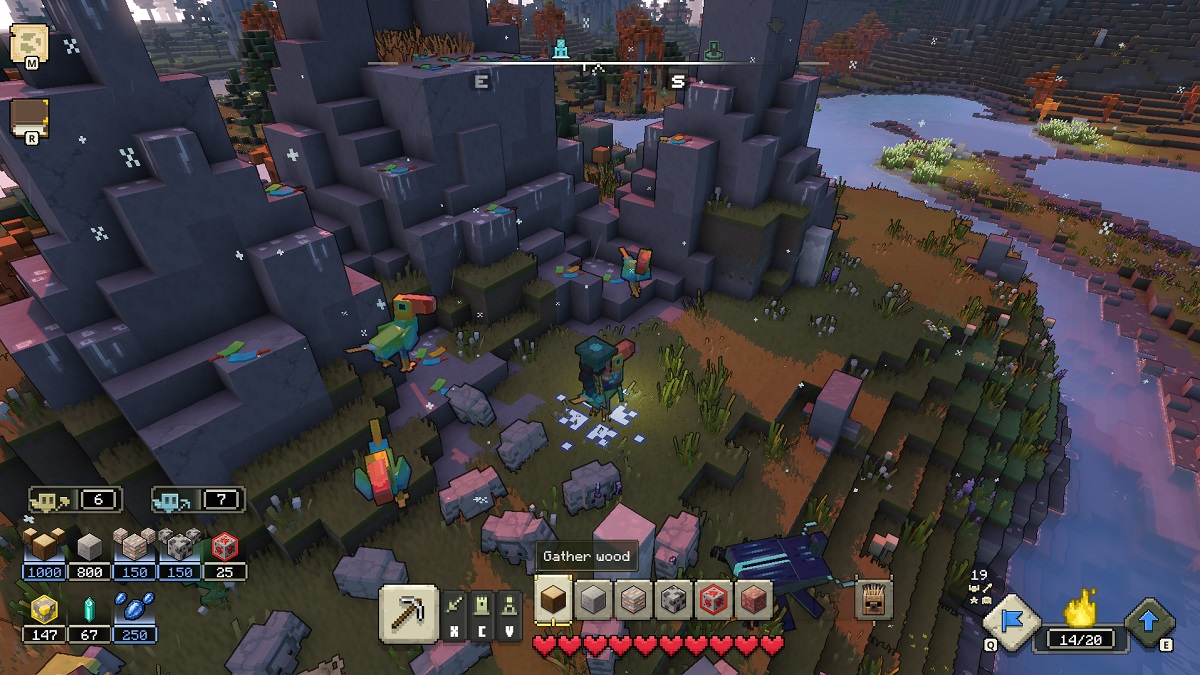
Task: Select the Gather wood slot
Action: click(x=554, y=600)
